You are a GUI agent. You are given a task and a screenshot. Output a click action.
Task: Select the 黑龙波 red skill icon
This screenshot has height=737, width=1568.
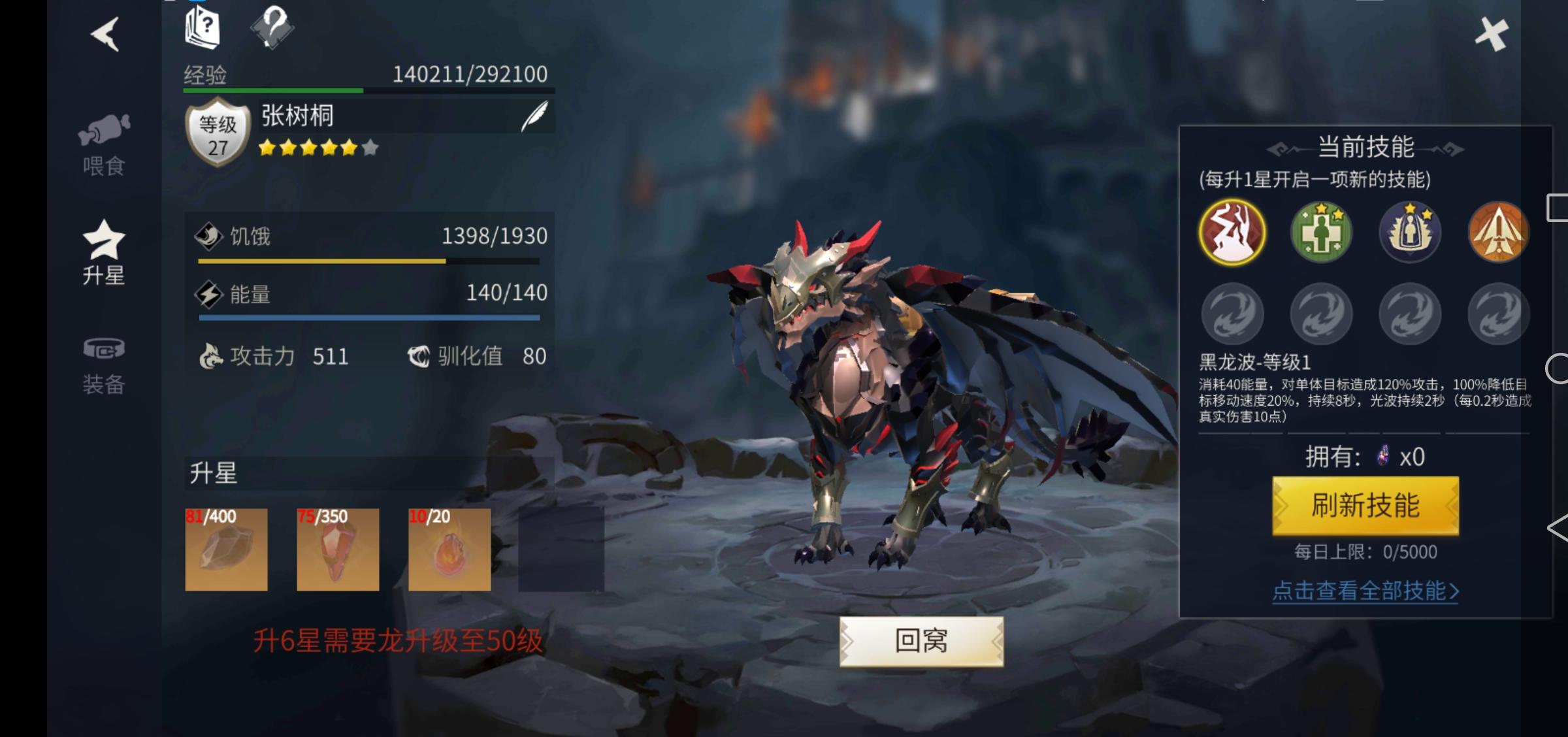tap(1232, 233)
